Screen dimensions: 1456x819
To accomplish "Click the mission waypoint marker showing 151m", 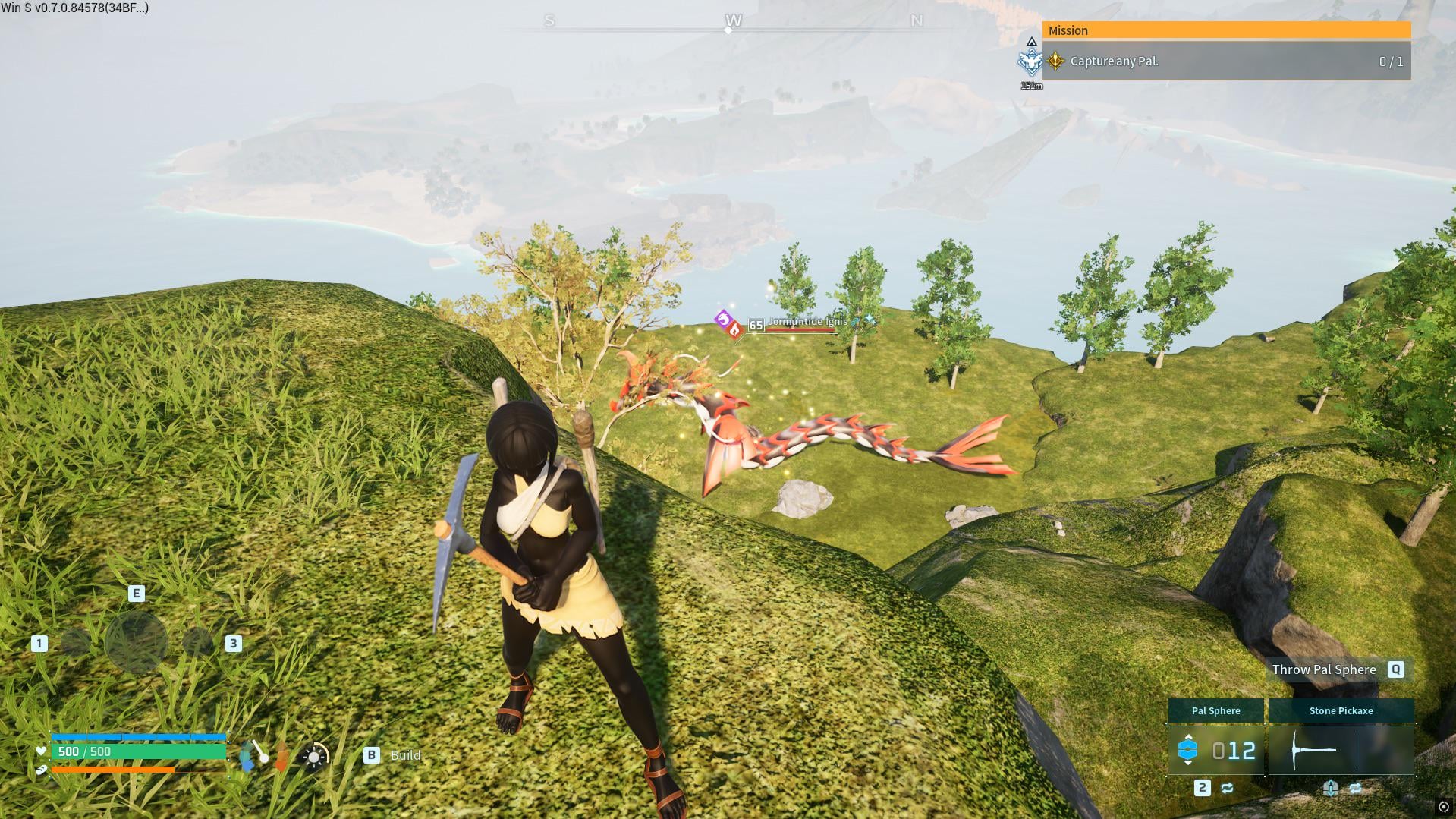I will click(x=1030, y=62).
